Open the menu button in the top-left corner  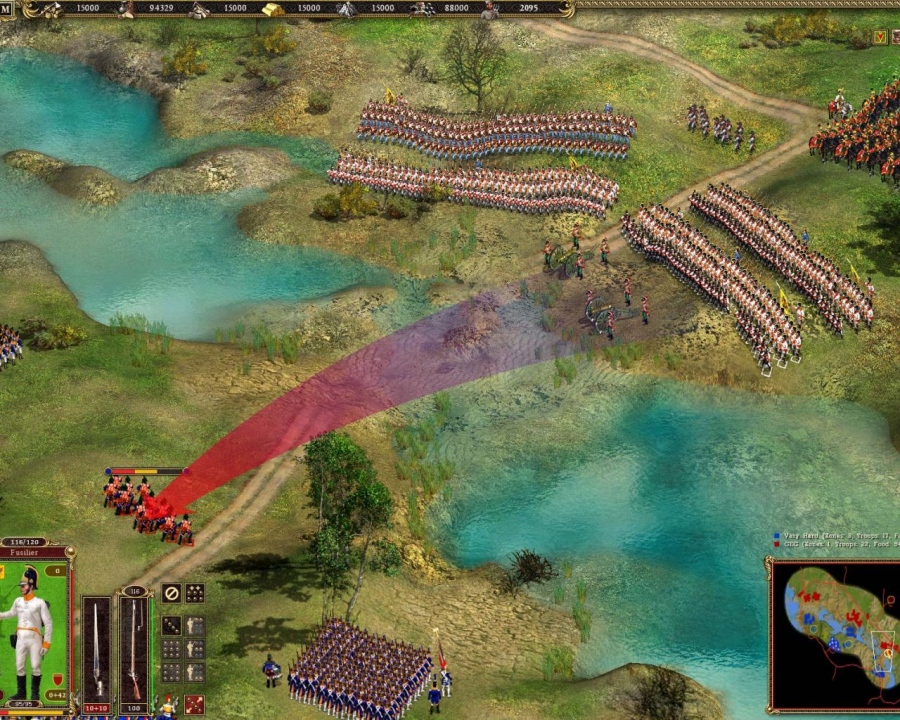click(7, 10)
